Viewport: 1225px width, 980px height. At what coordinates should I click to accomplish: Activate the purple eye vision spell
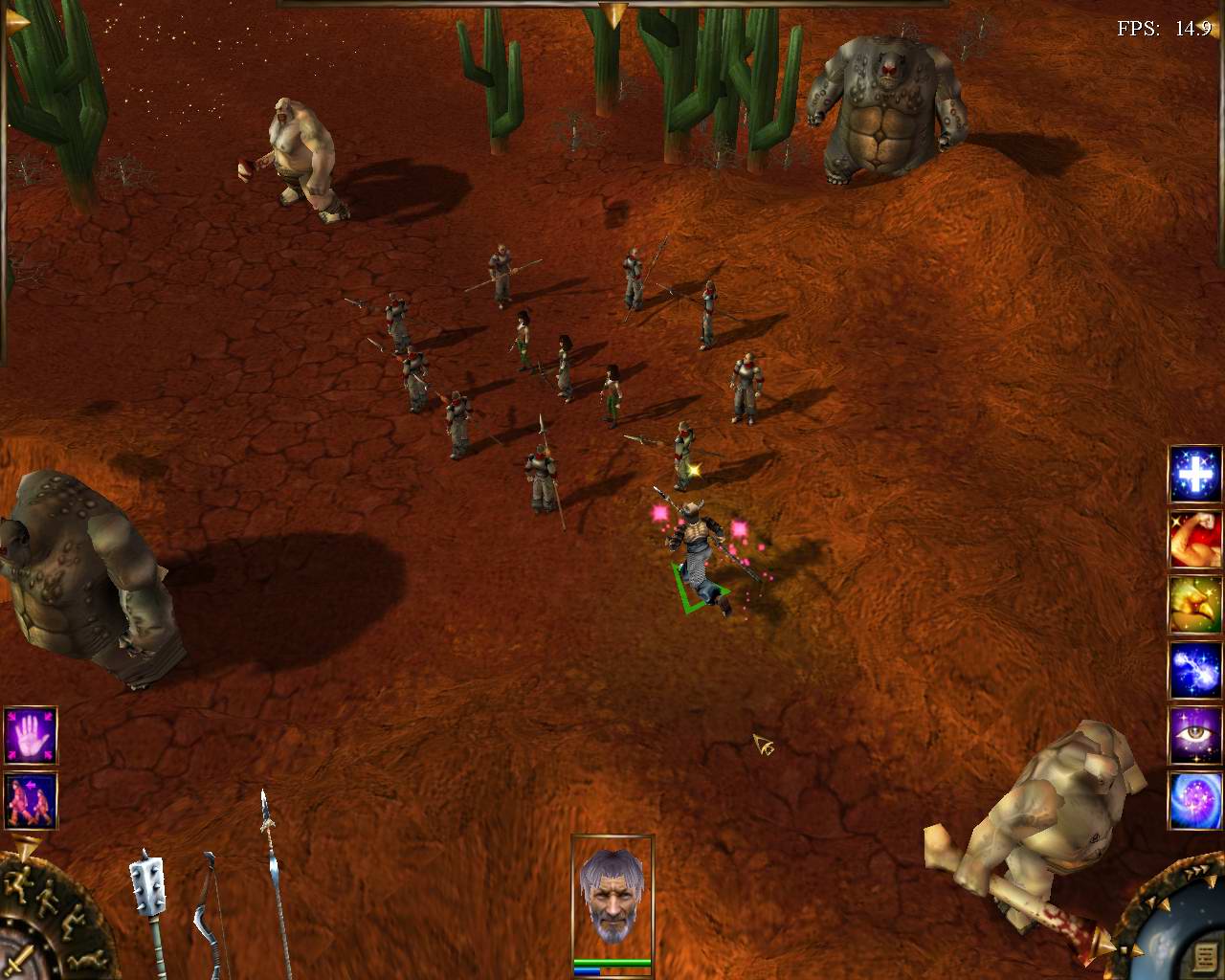tap(1194, 736)
